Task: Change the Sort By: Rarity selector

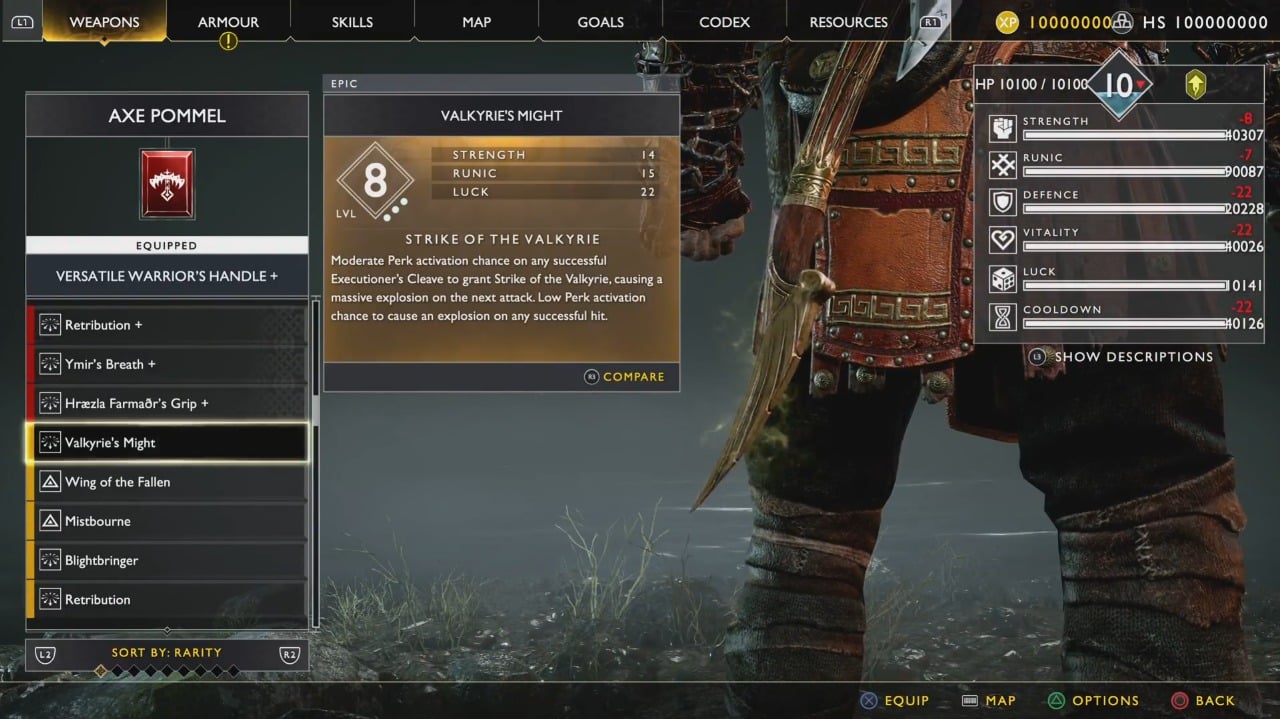Action: (x=167, y=653)
